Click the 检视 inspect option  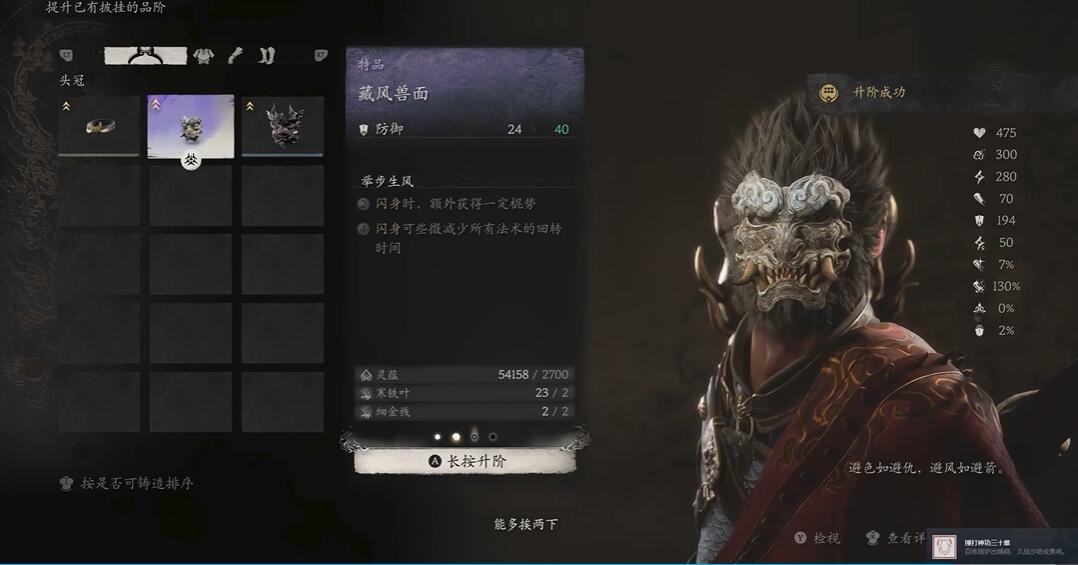point(817,538)
